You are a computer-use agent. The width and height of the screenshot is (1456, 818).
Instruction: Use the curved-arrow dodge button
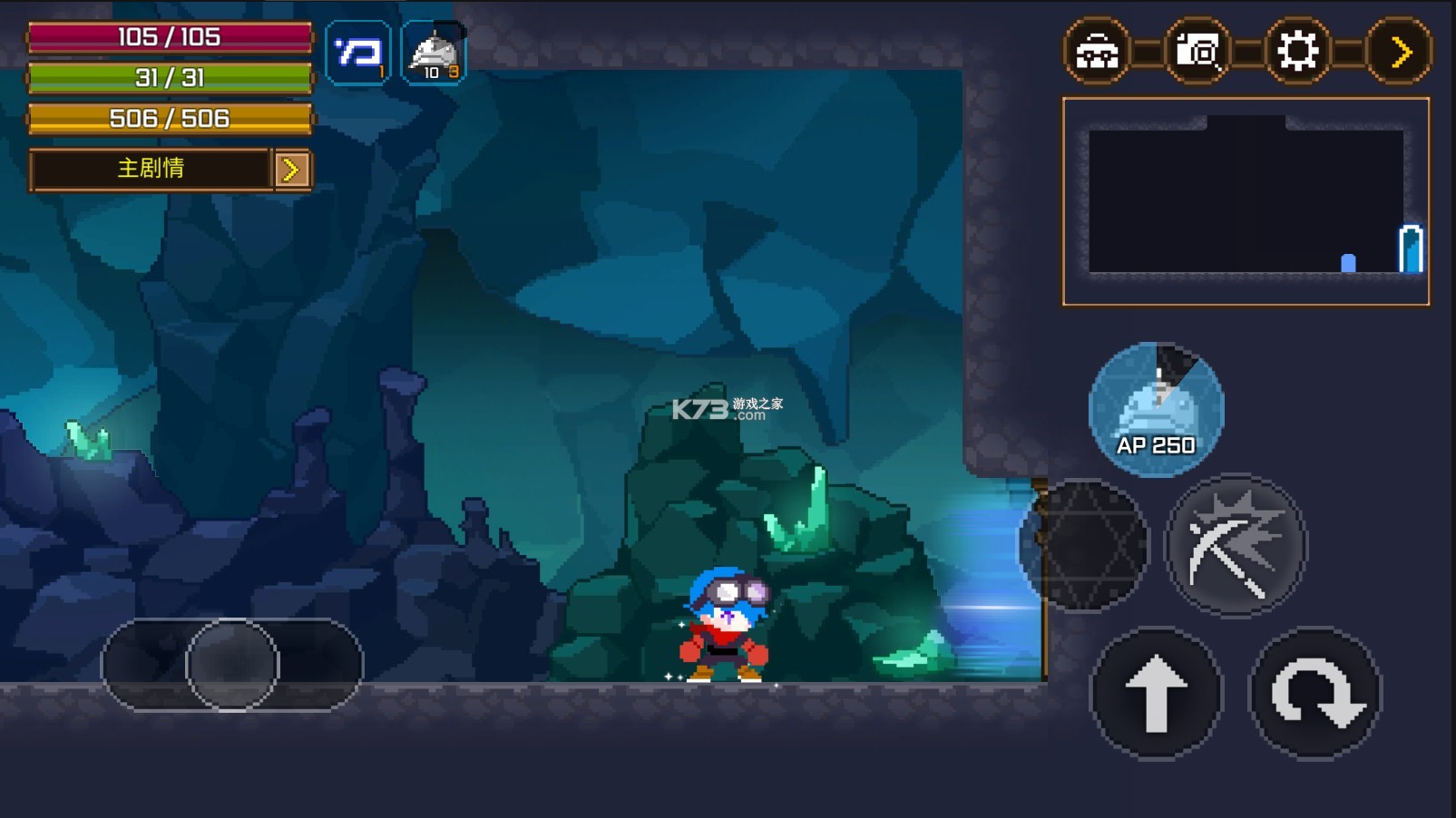pos(1315,693)
